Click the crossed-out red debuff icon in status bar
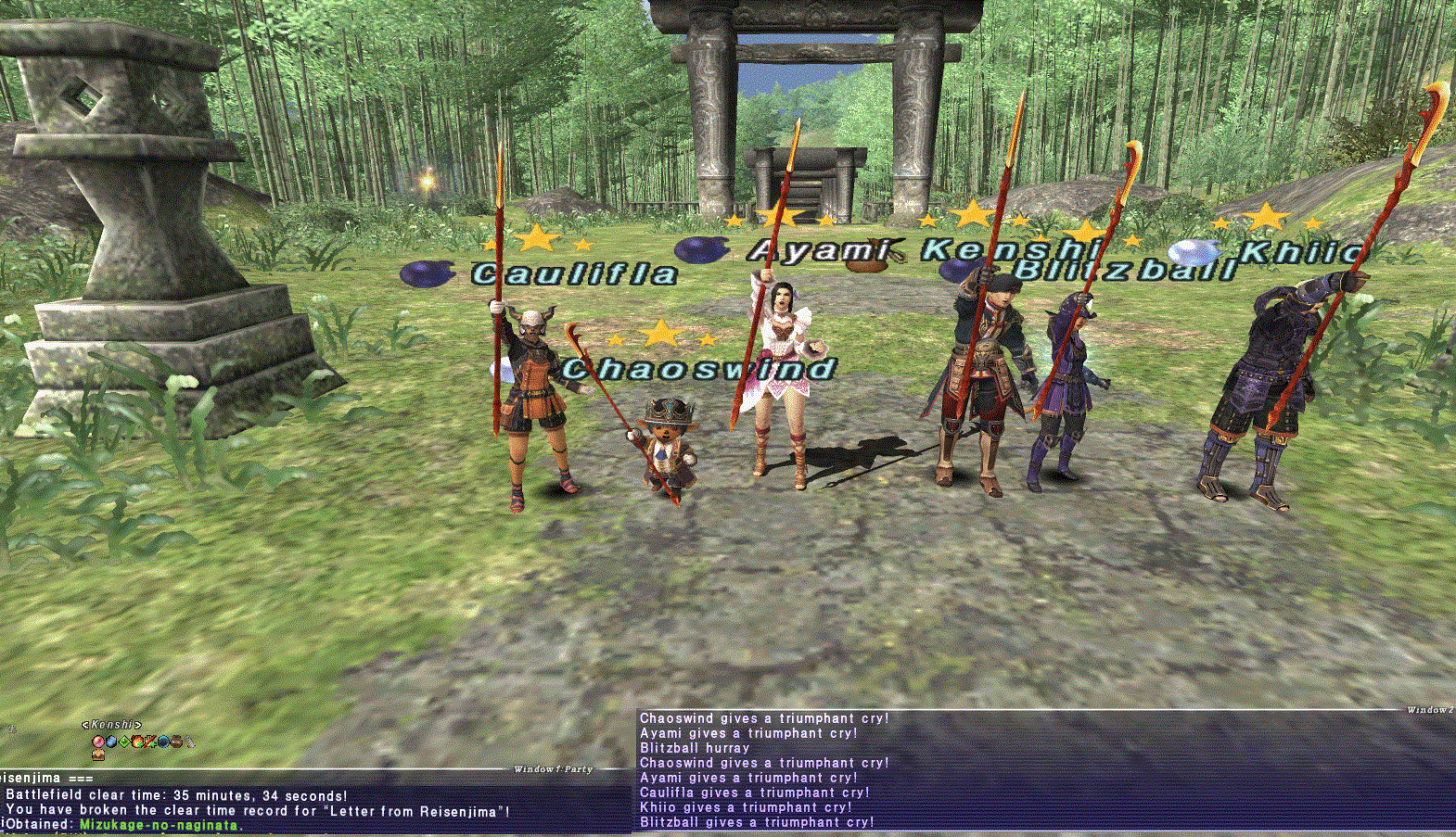Screen dimensions: 1456x837 pyautogui.click(x=148, y=742)
